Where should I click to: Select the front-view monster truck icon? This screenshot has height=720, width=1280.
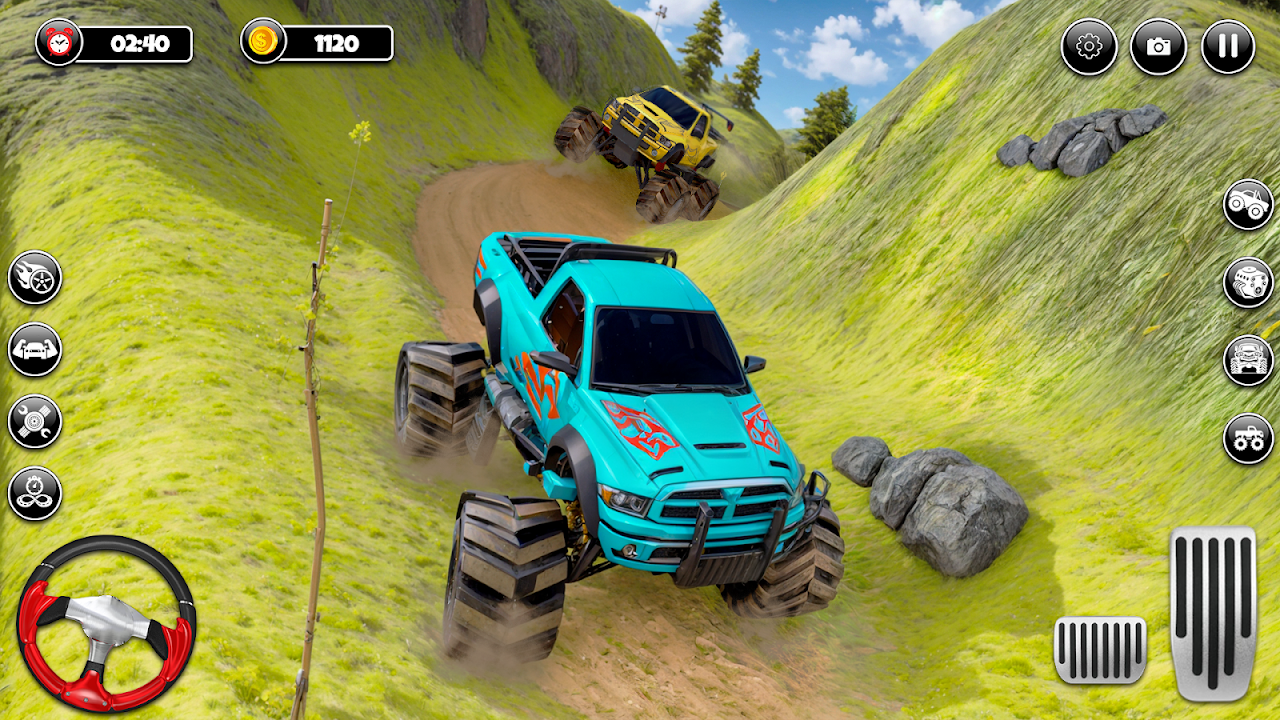click(x=1248, y=360)
